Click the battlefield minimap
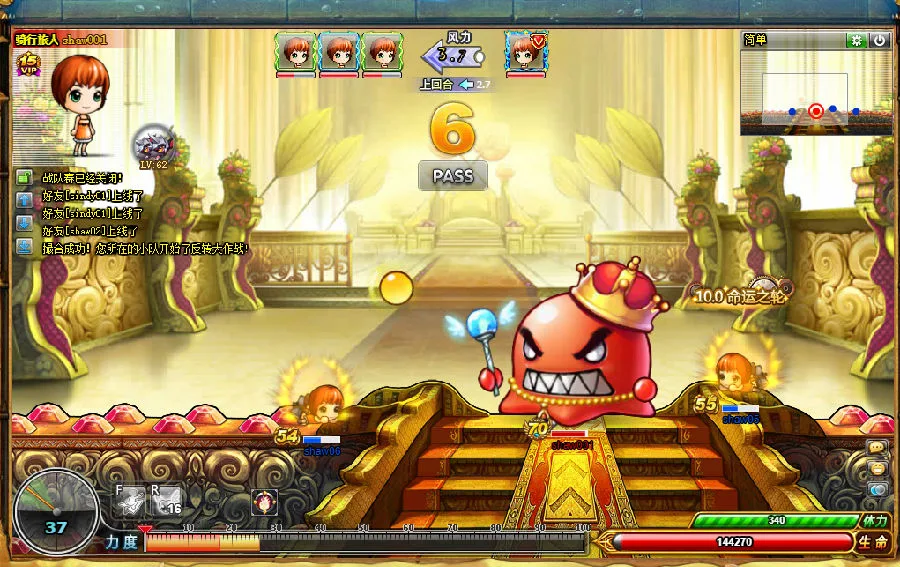 click(x=815, y=92)
